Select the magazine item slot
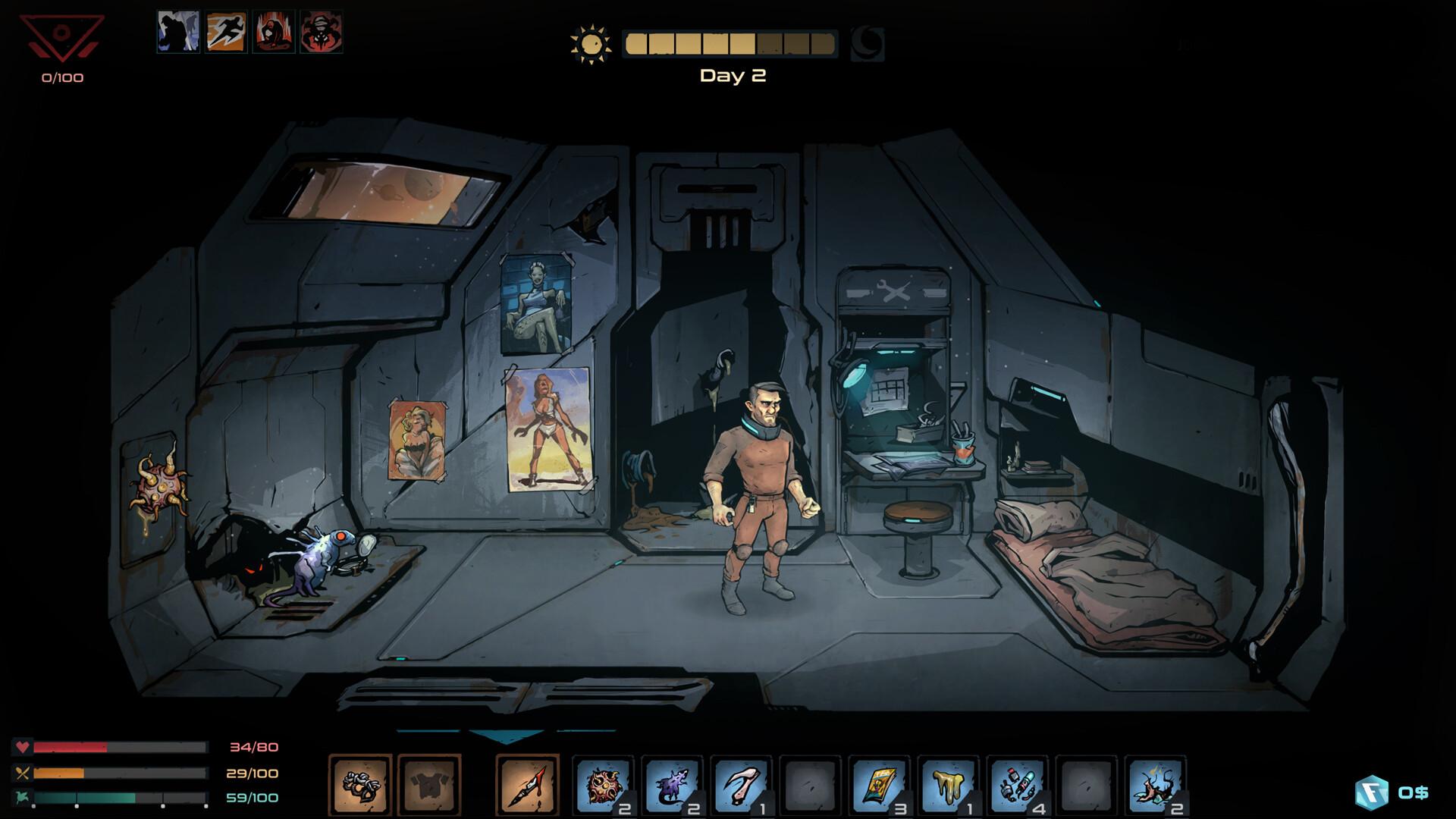The image size is (1456, 819). [x=880, y=786]
